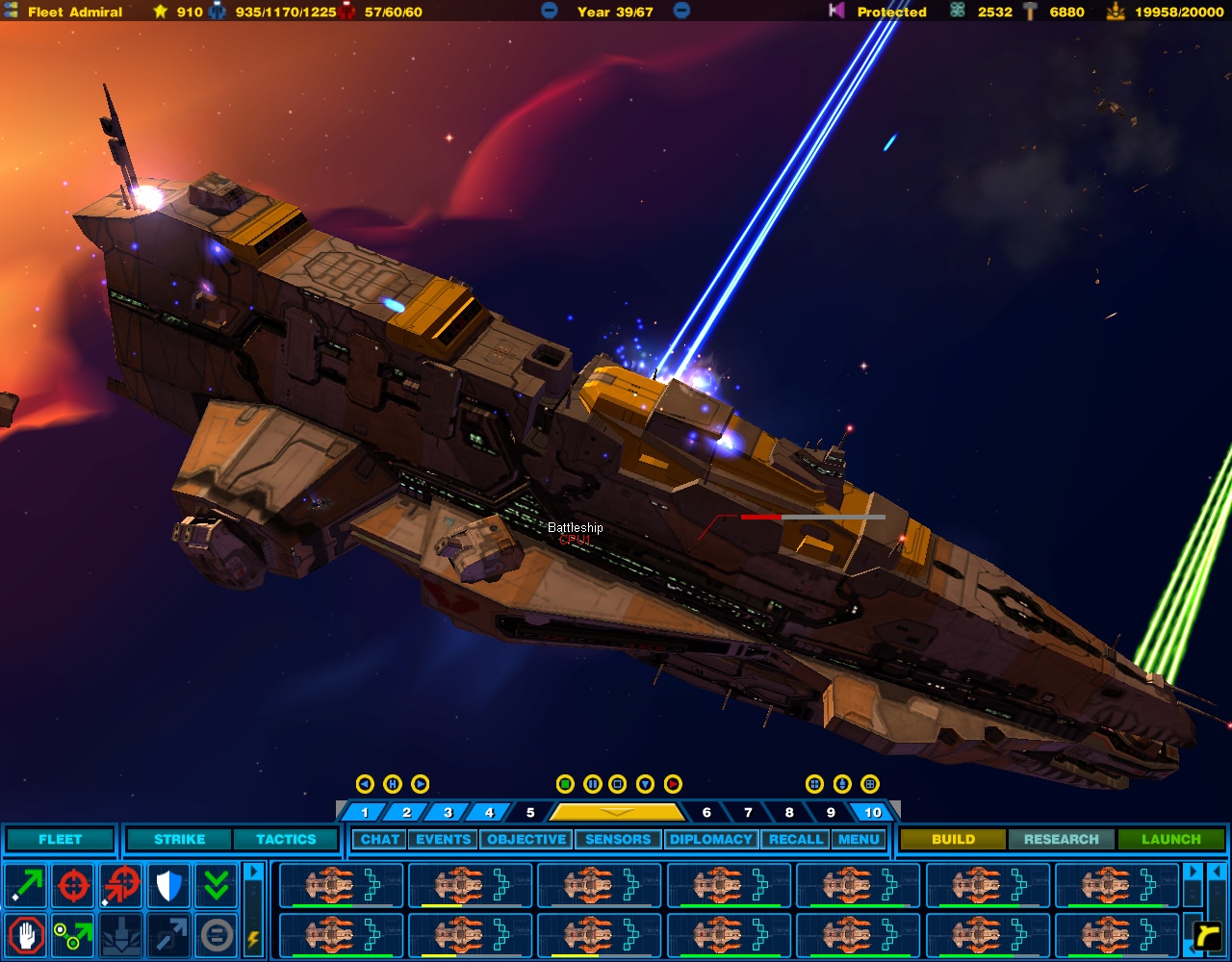Open the TACTICS options
This screenshot has height=962, width=1232.
286,840
